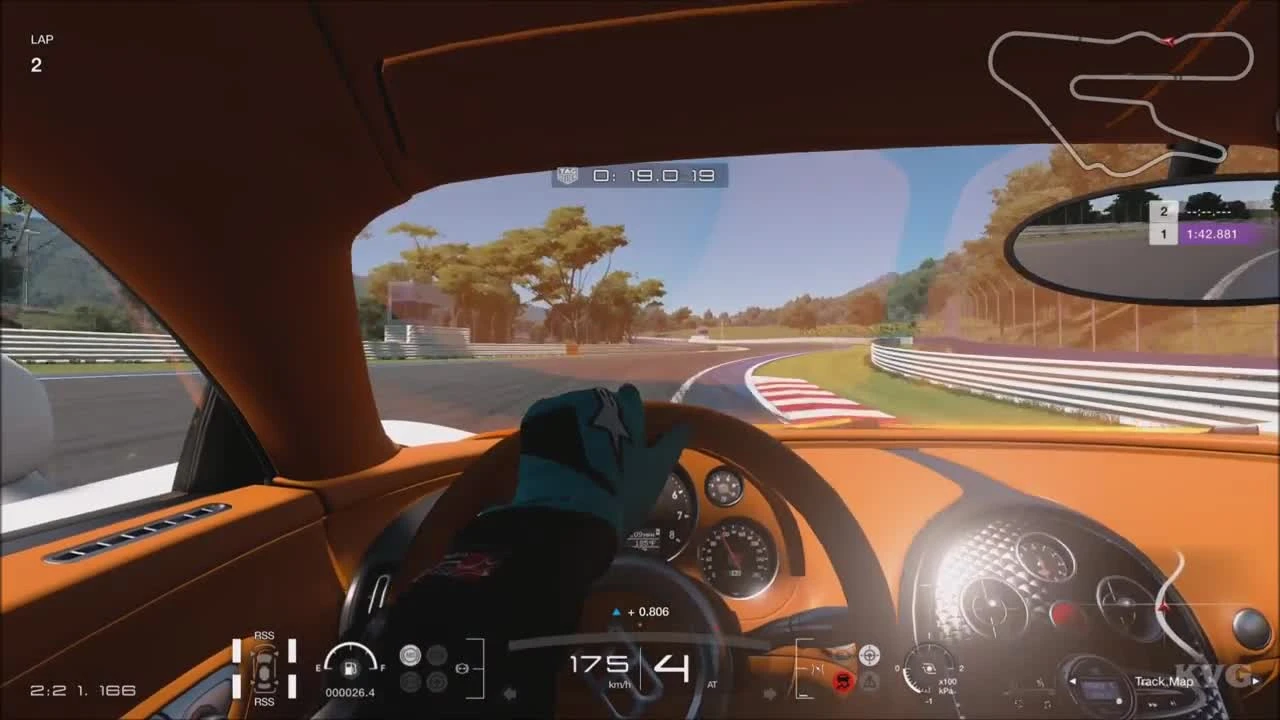This screenshot has height=720, width=1280.
Task: Select the Track Map label
Action: [1163, 681]
